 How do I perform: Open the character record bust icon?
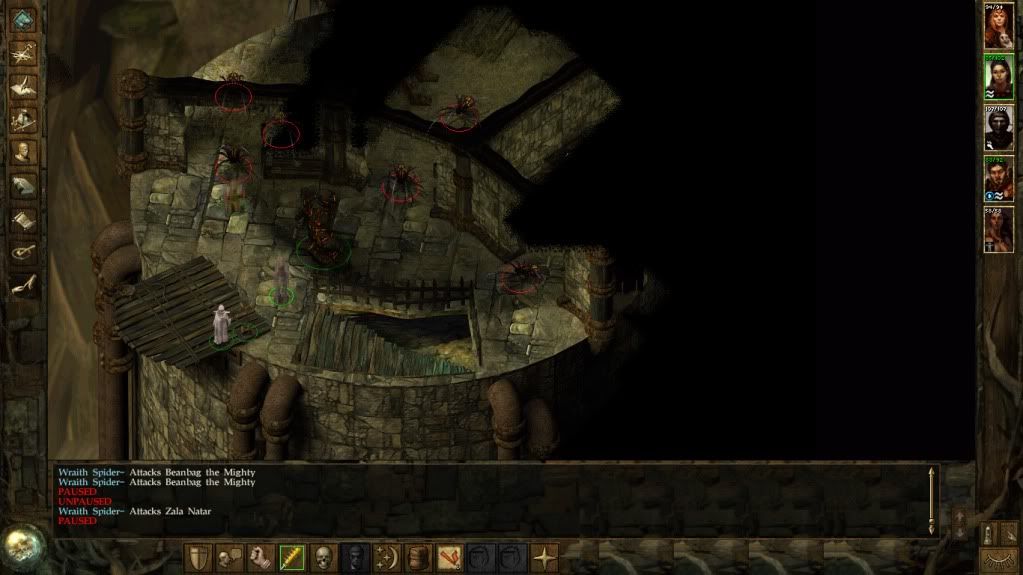coord(23,152)
